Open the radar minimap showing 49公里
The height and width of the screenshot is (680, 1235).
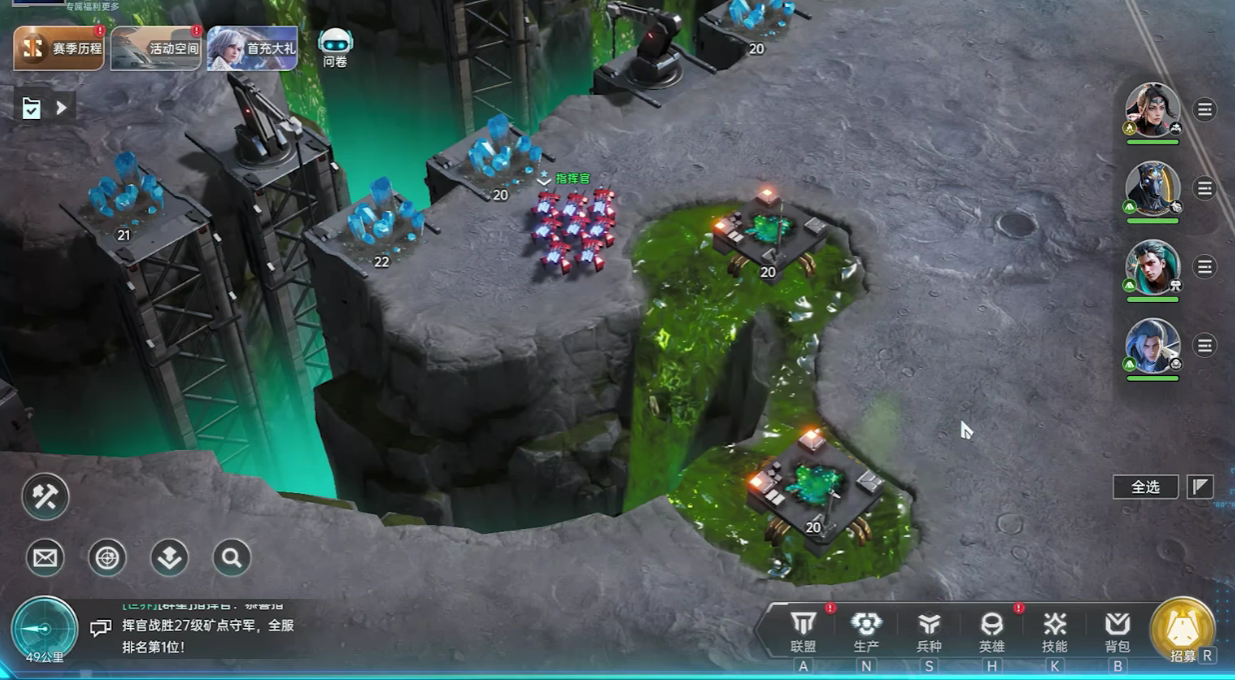pos(44,630)
